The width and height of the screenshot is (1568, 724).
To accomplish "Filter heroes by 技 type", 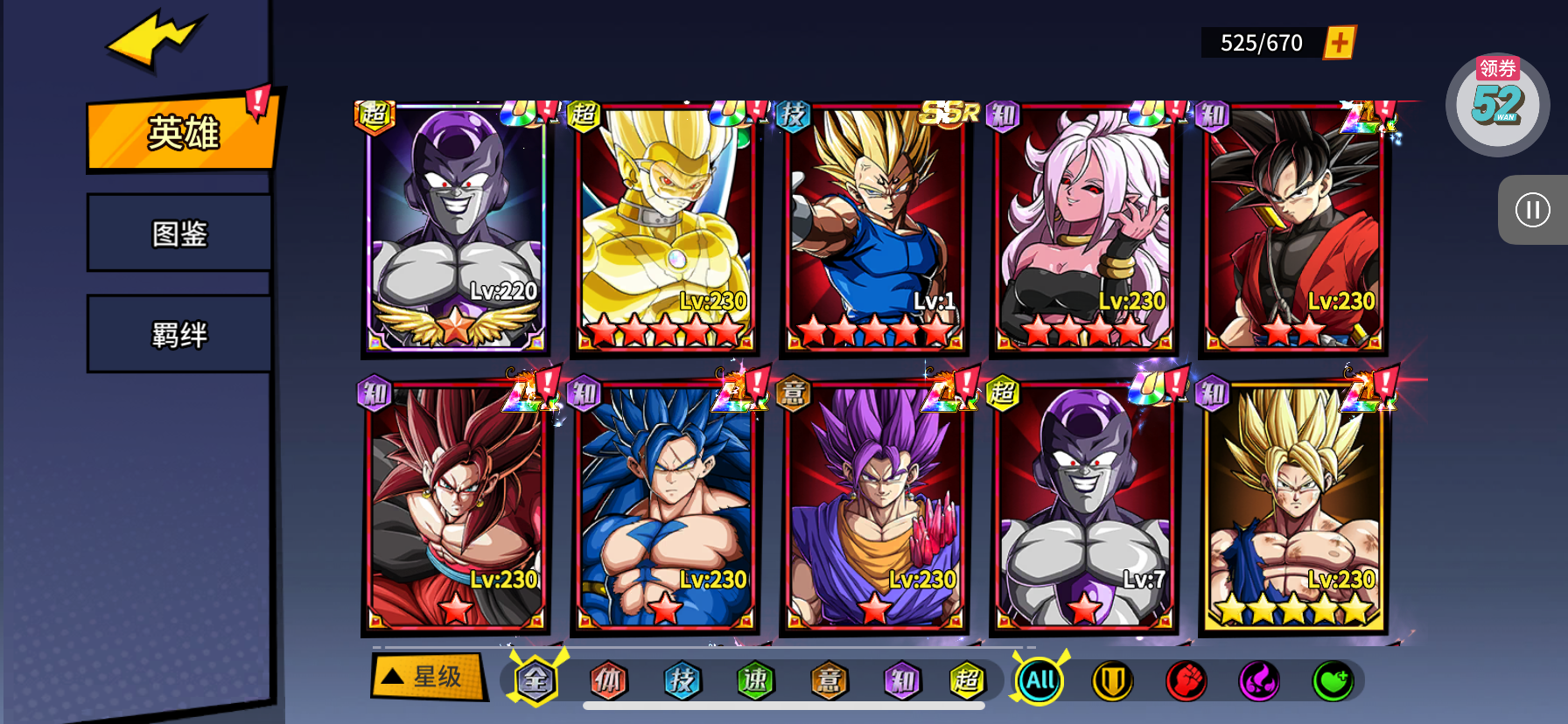I will 682,680.
